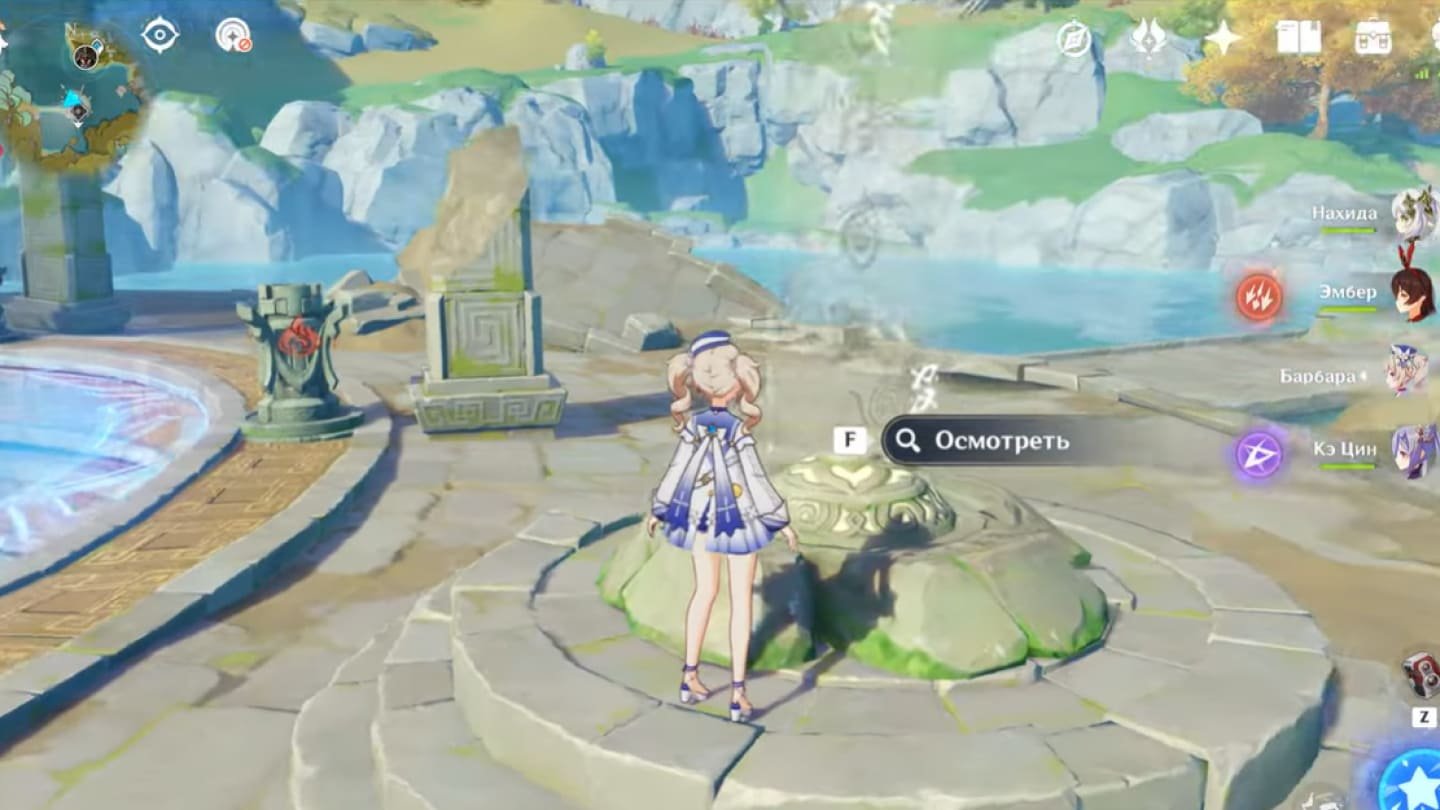Trigger Эмбер's red elemental burst icon
1440x810 pixels.
tap(1258, 297)
